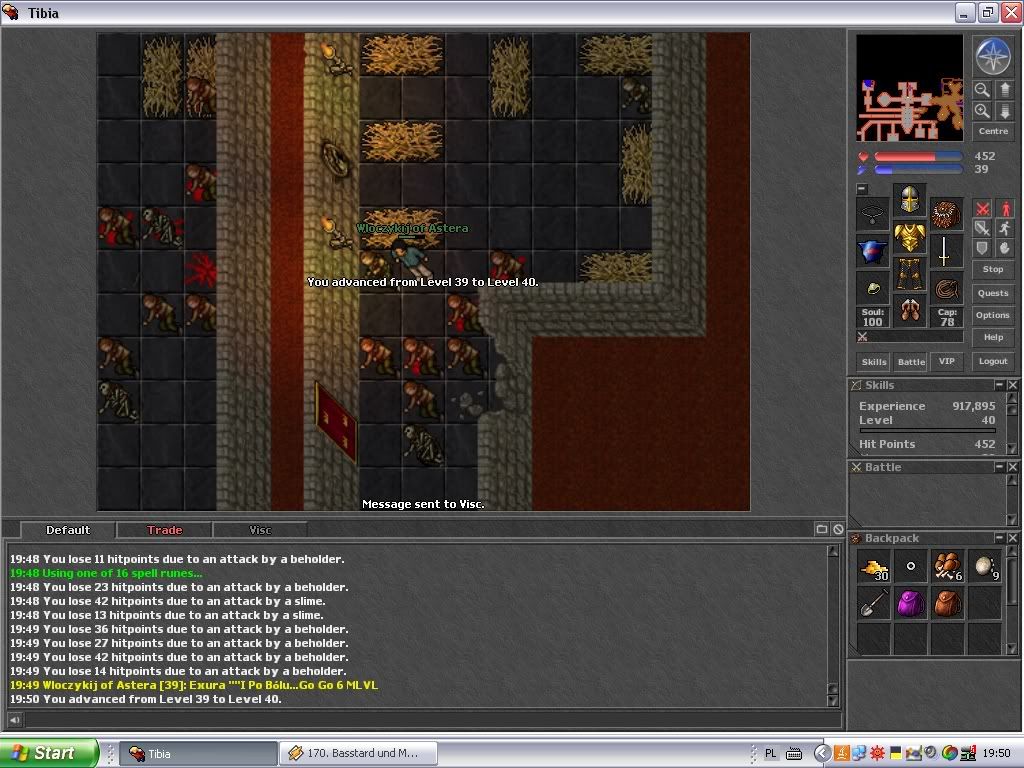
Task: Zoom out on the minimap
Action: [x=982, y=90]
